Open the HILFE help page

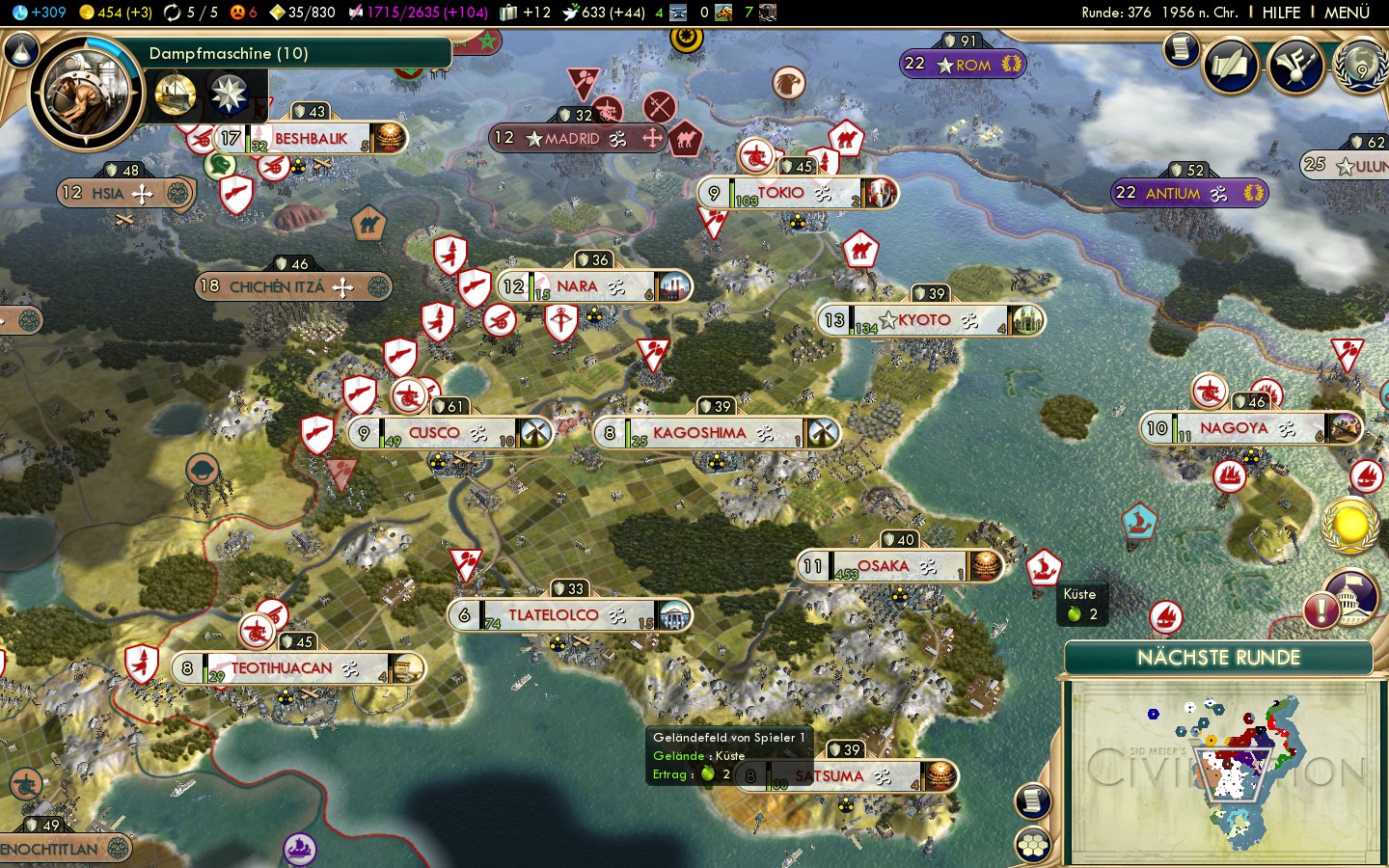click(x=1281, y=13)
